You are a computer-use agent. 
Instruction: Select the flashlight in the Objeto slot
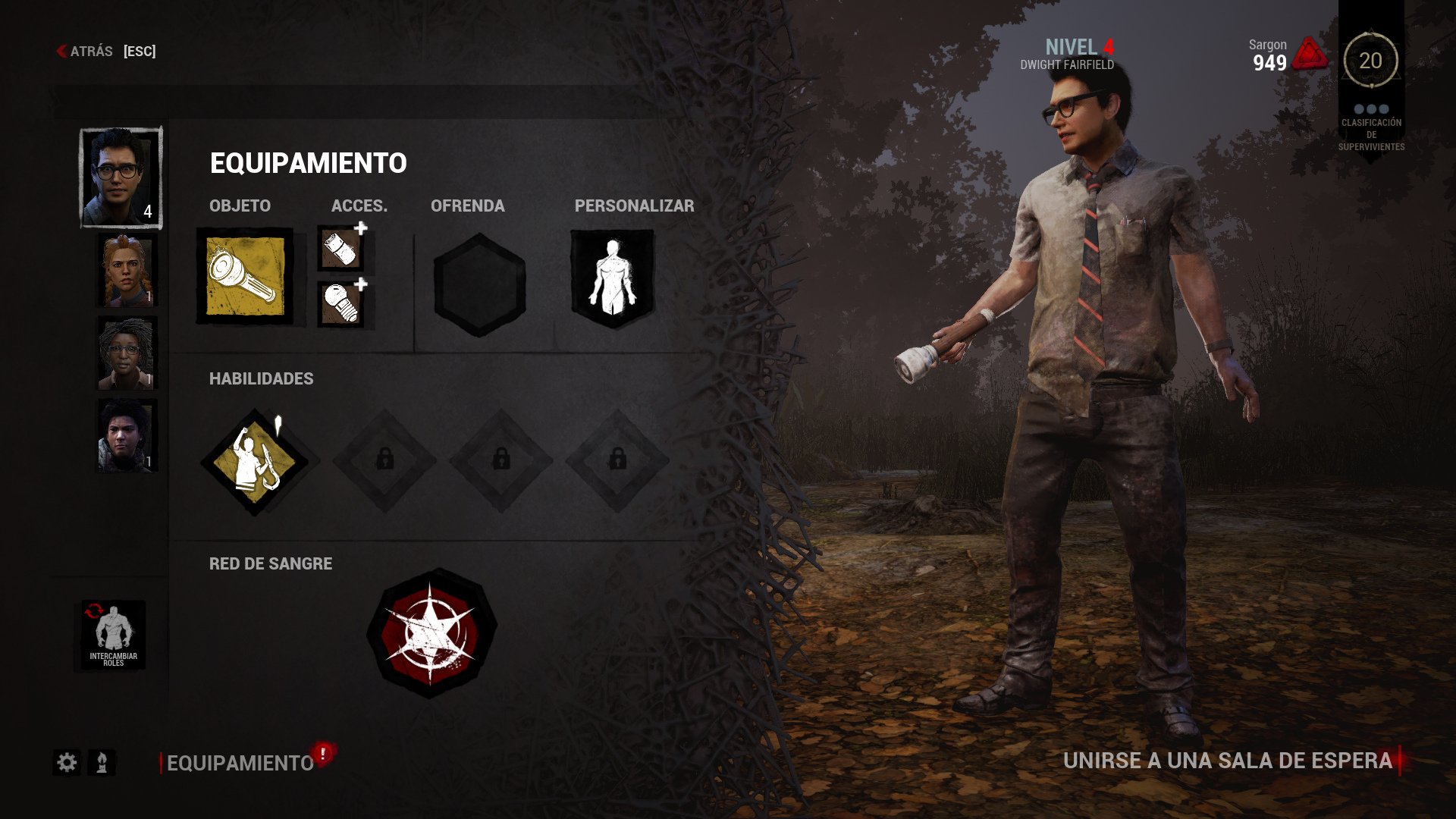point(246,275)
